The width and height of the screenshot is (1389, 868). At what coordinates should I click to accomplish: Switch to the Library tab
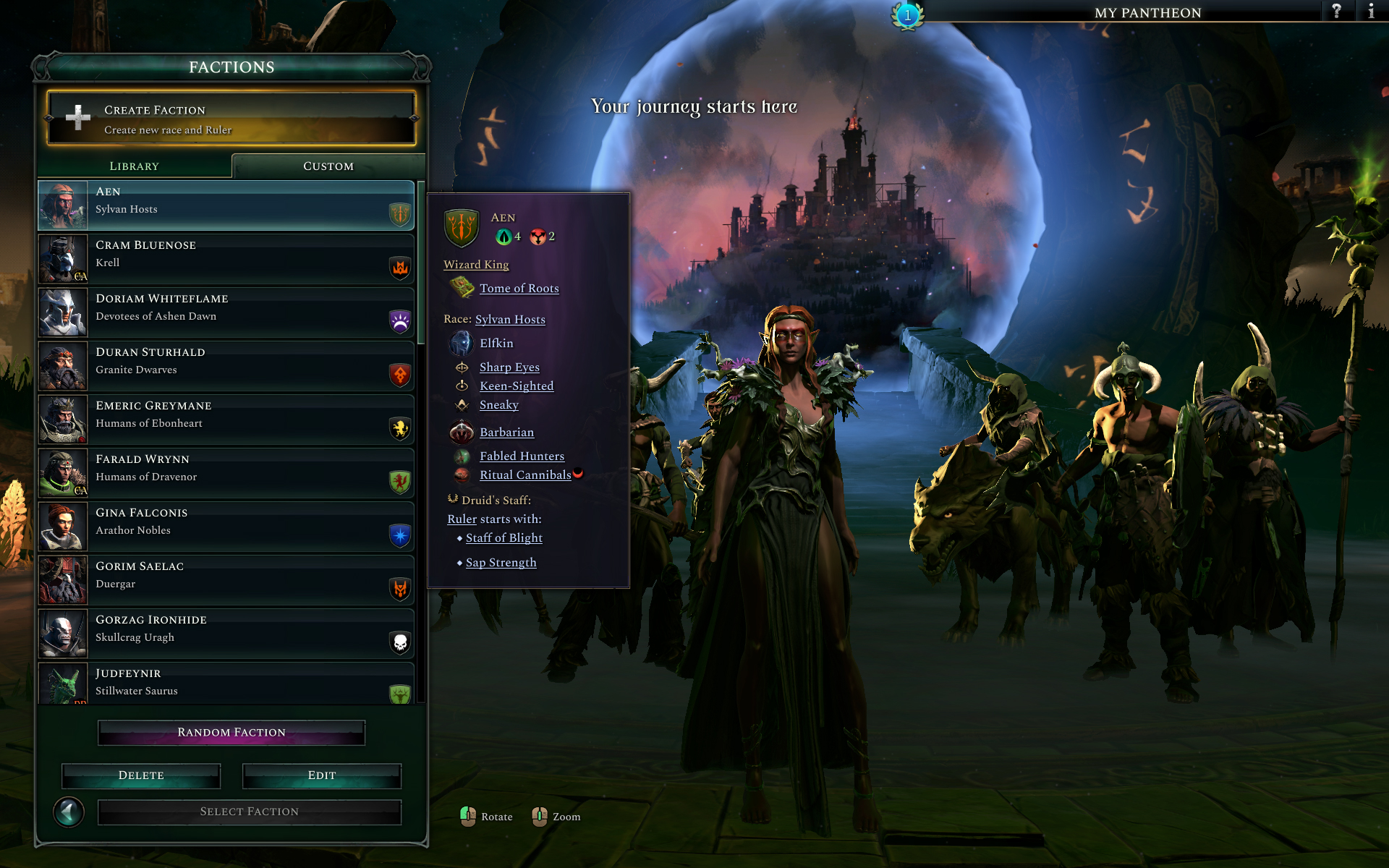(134, 166)
